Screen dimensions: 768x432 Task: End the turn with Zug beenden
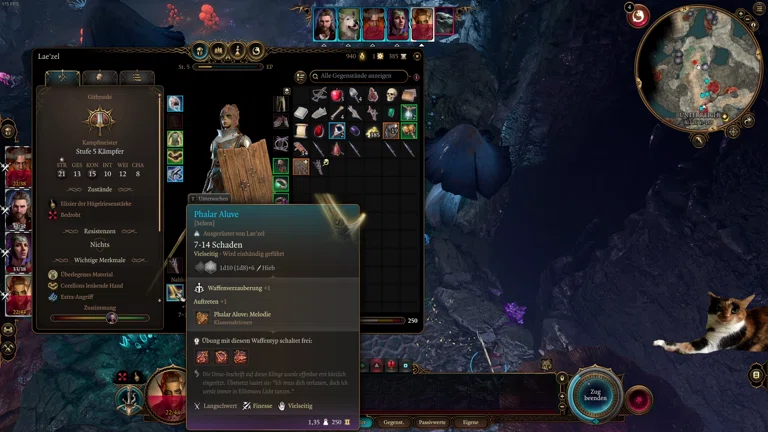pyautogui.click(x=597, y=393)
